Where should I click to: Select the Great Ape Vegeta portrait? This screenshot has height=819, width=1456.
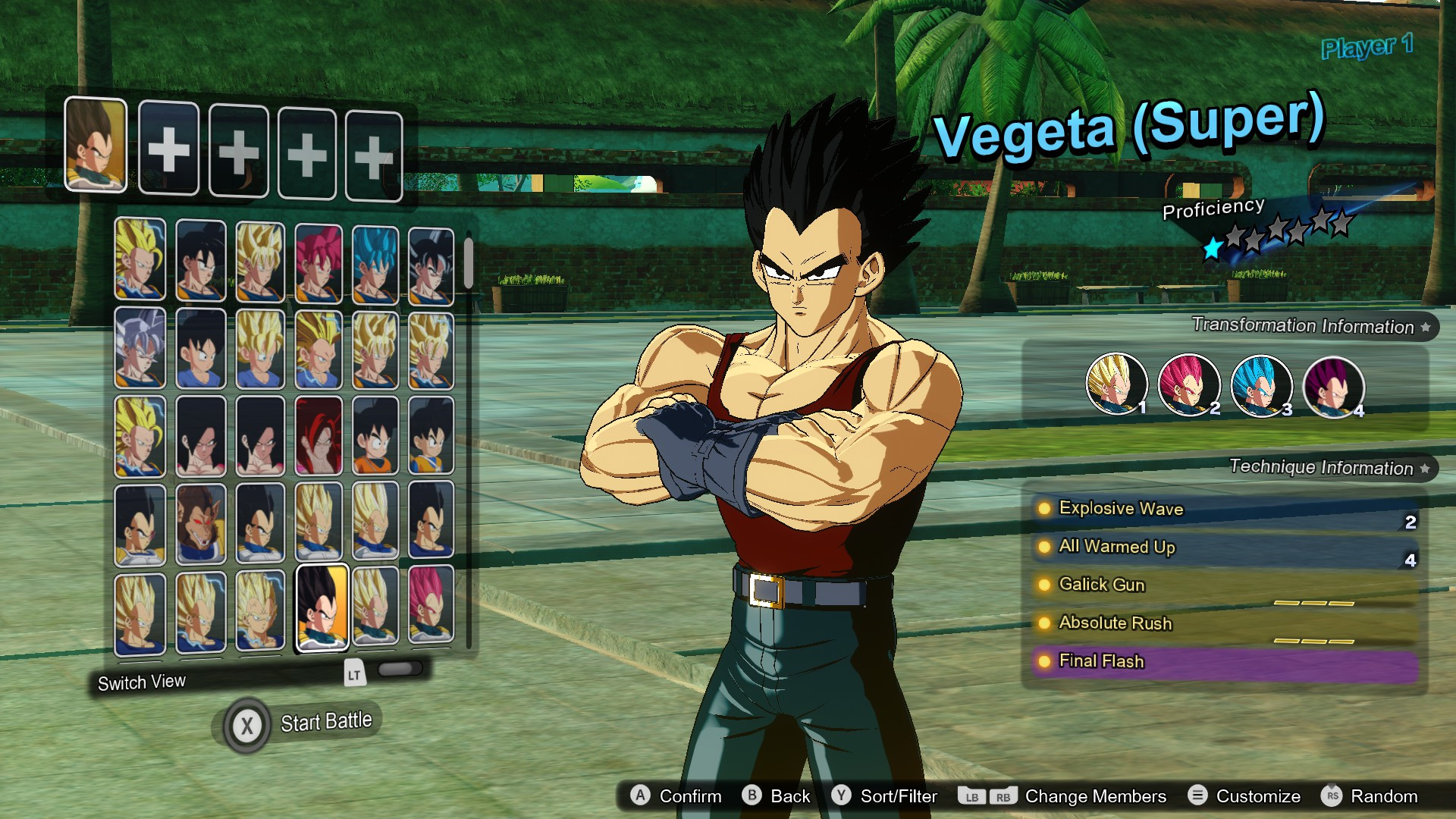(x=201, y=523)
